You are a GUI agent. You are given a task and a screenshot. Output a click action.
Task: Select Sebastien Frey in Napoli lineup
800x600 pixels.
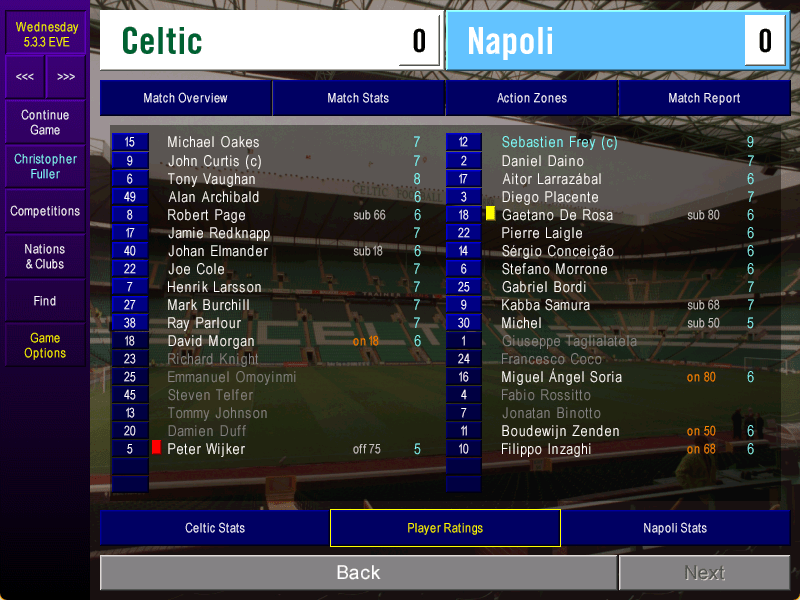559,143
